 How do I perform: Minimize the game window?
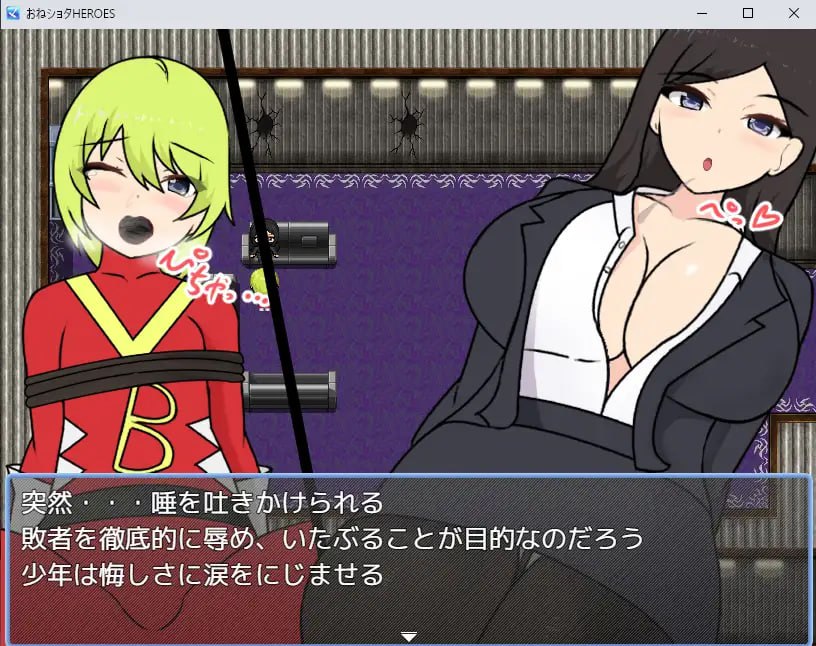pyautogui.click(x=702, y=13)
